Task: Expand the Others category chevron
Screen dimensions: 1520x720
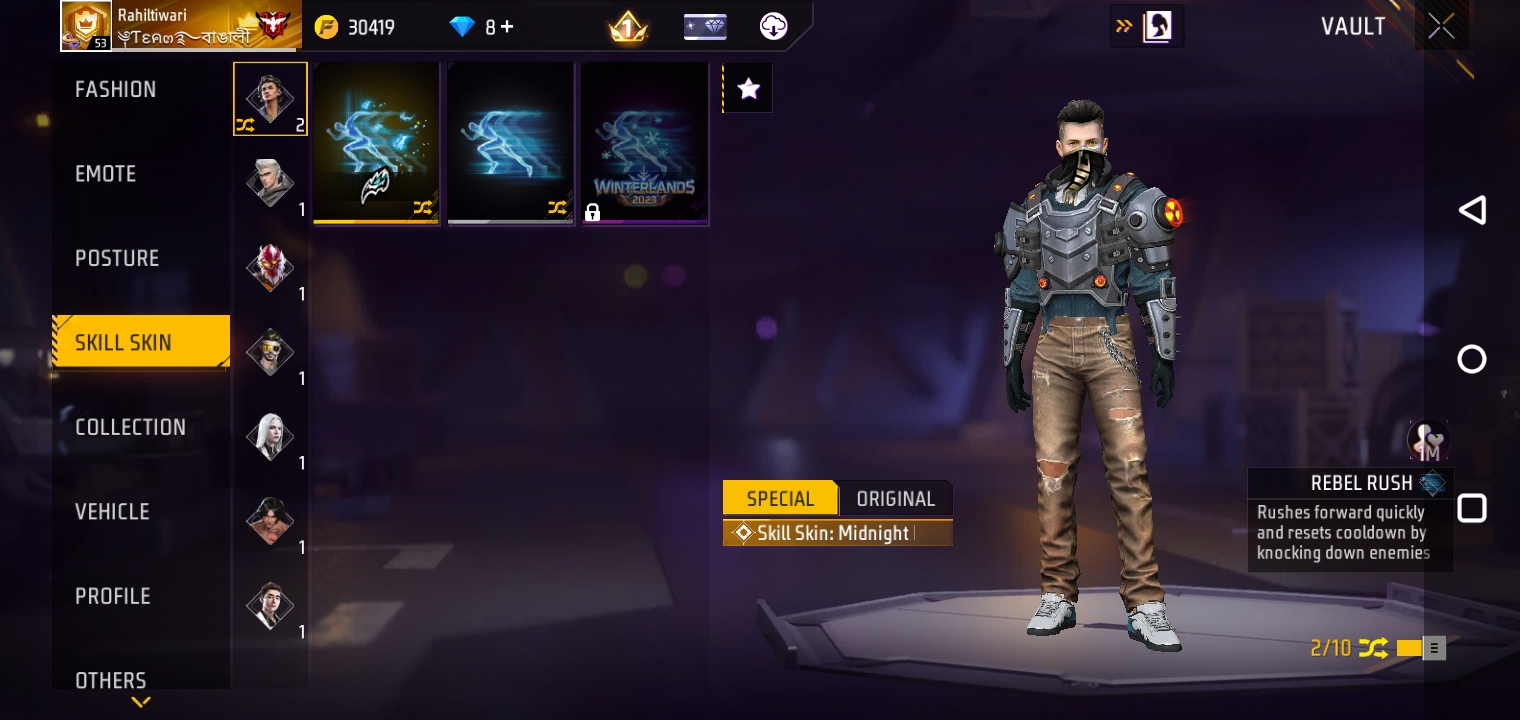Action: [x=140, y=703]
